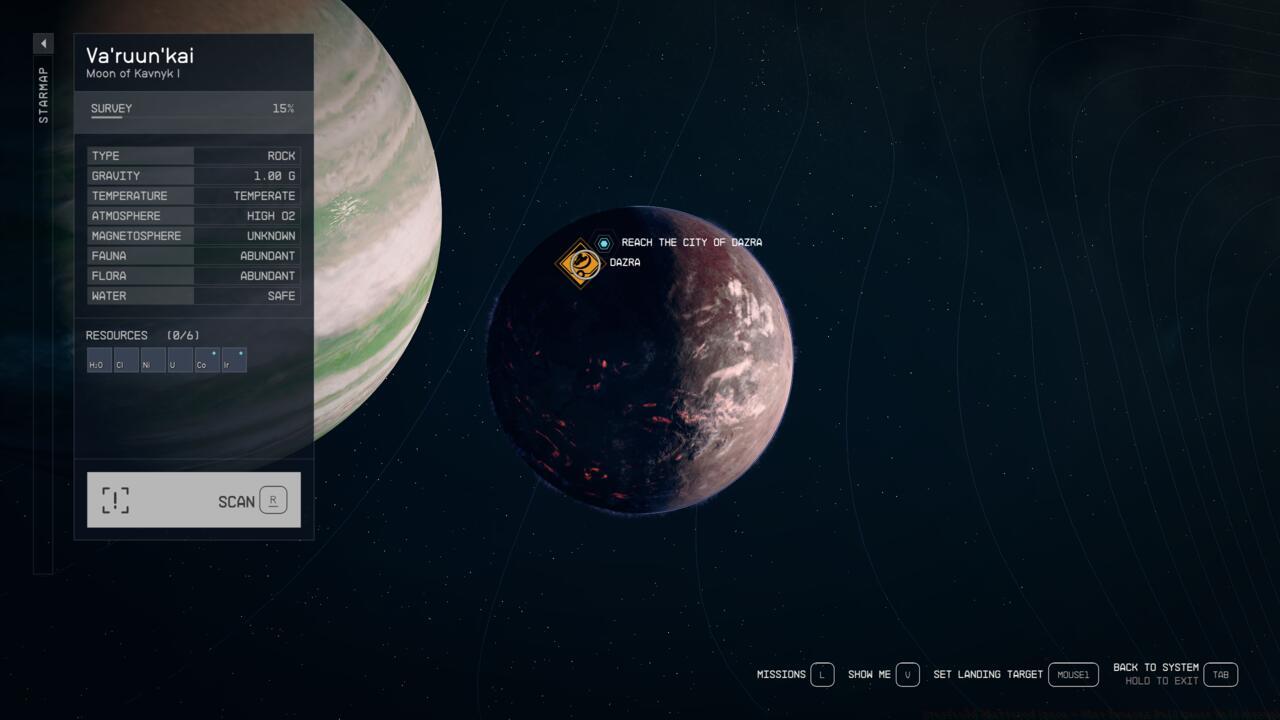This screenshot has height=720, width=1280.
Task: Click the Co resource tile
Action: (x=207, y=360)
